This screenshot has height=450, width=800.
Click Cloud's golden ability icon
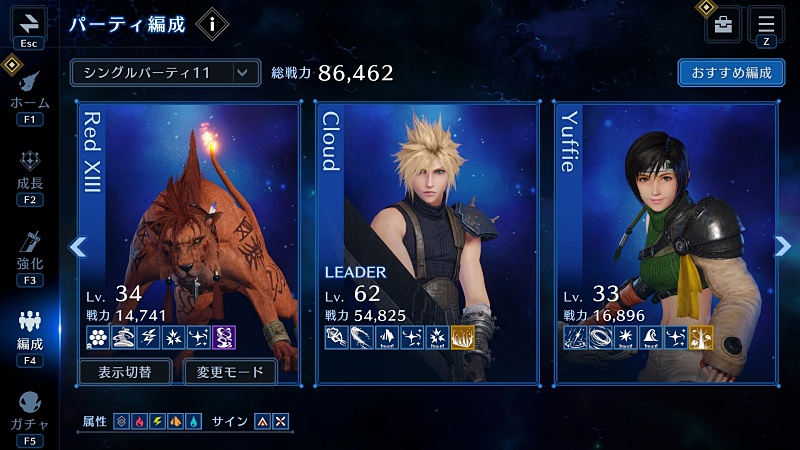[x=463, y=338]
